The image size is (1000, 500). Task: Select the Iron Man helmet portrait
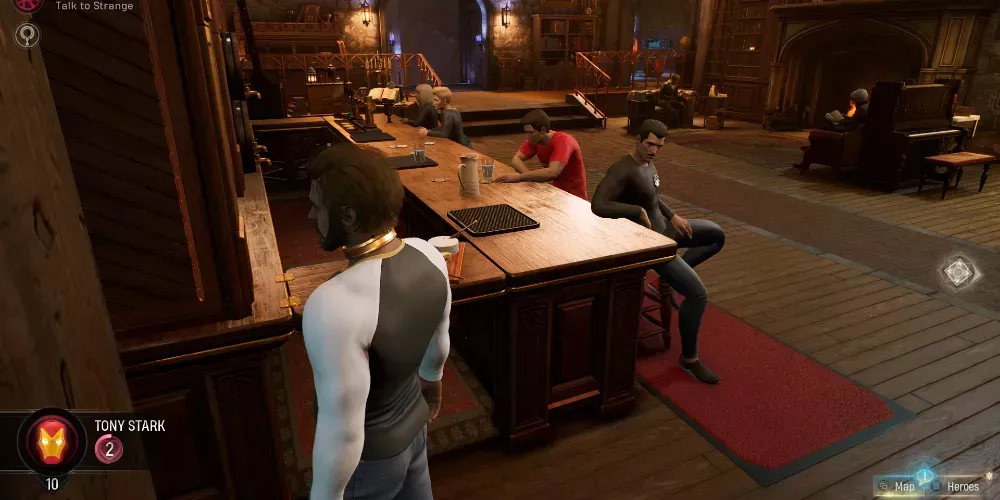(51, 441)
